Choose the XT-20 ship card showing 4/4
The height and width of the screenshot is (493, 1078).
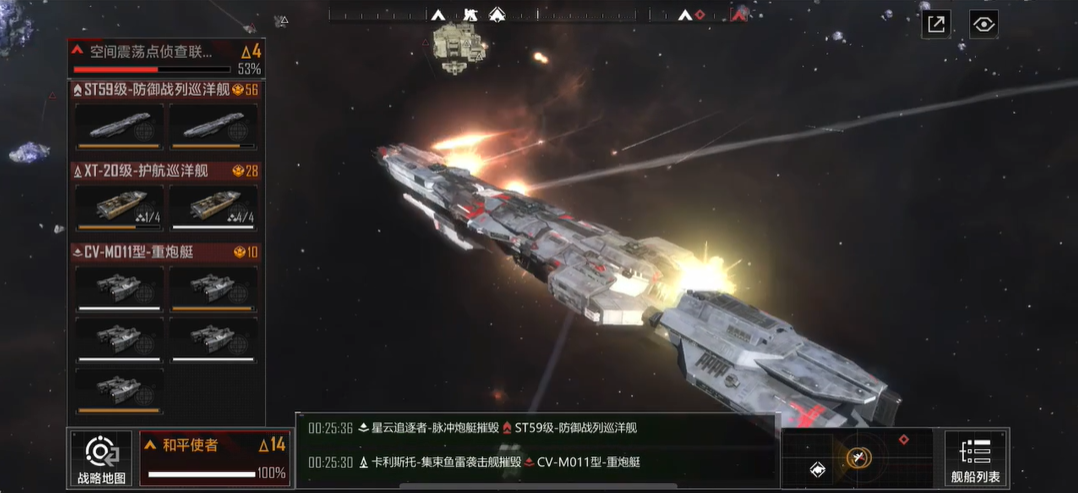click(x=213, y=207)
